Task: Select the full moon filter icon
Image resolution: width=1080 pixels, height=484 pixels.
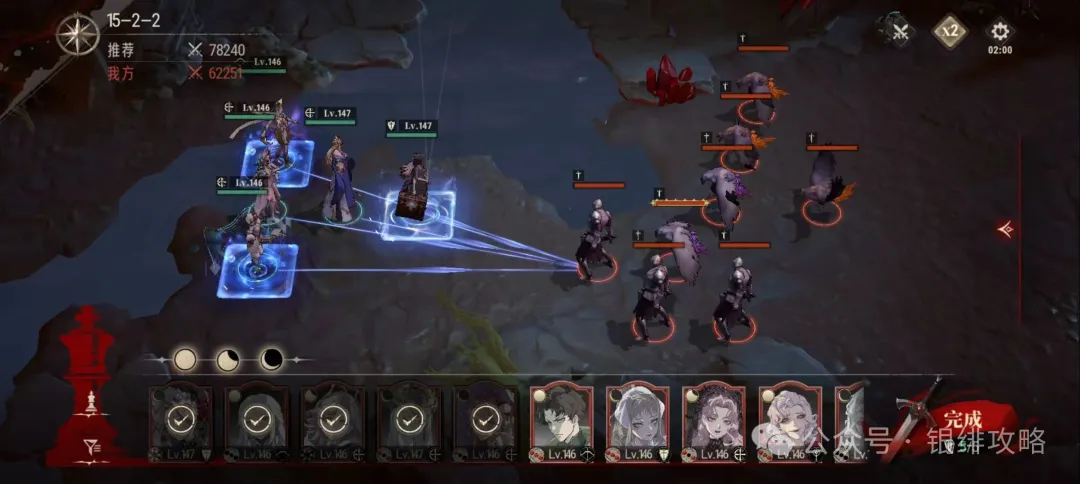Action: pos(185,359)
